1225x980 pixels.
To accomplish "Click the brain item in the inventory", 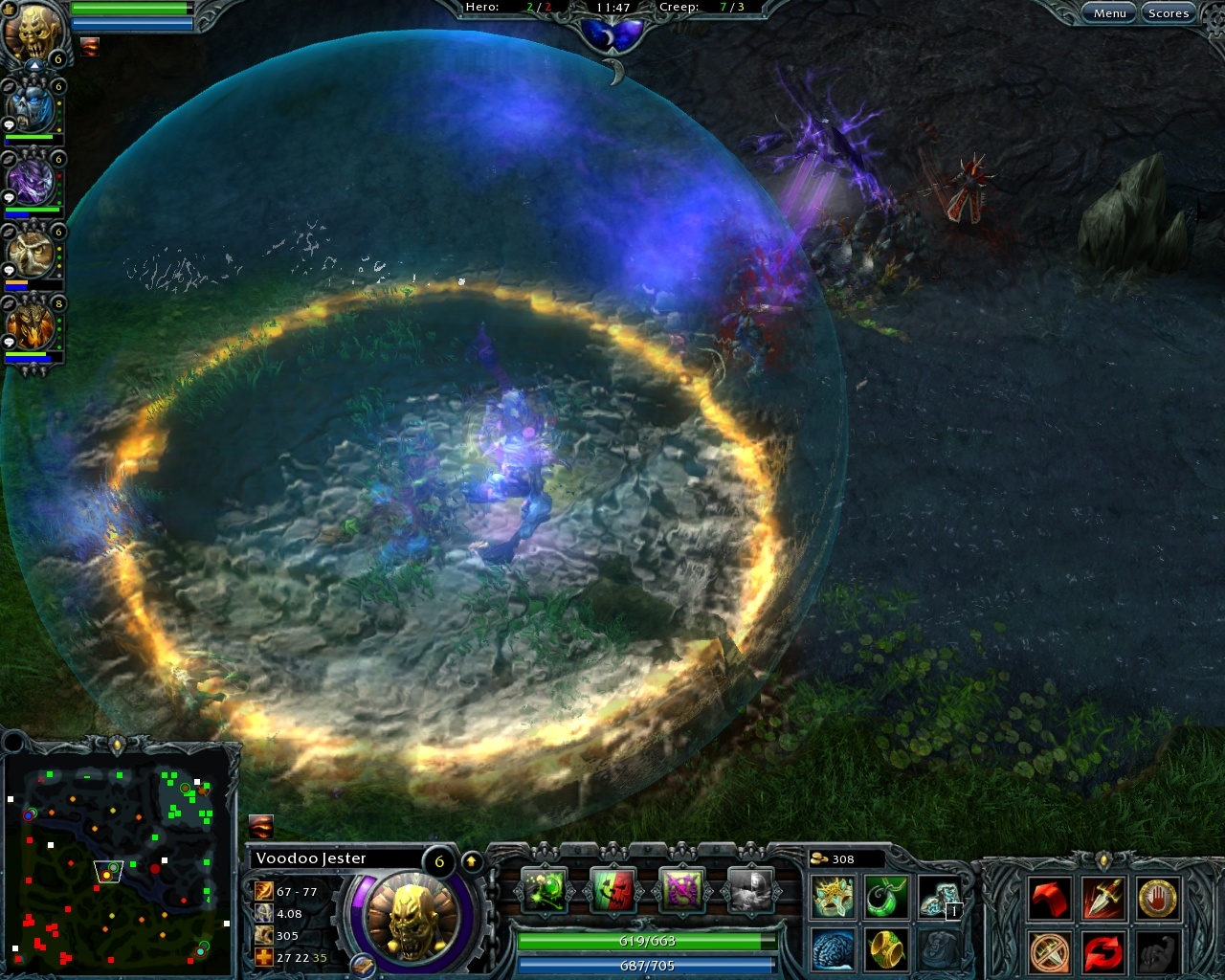I will tap(831, 949).
